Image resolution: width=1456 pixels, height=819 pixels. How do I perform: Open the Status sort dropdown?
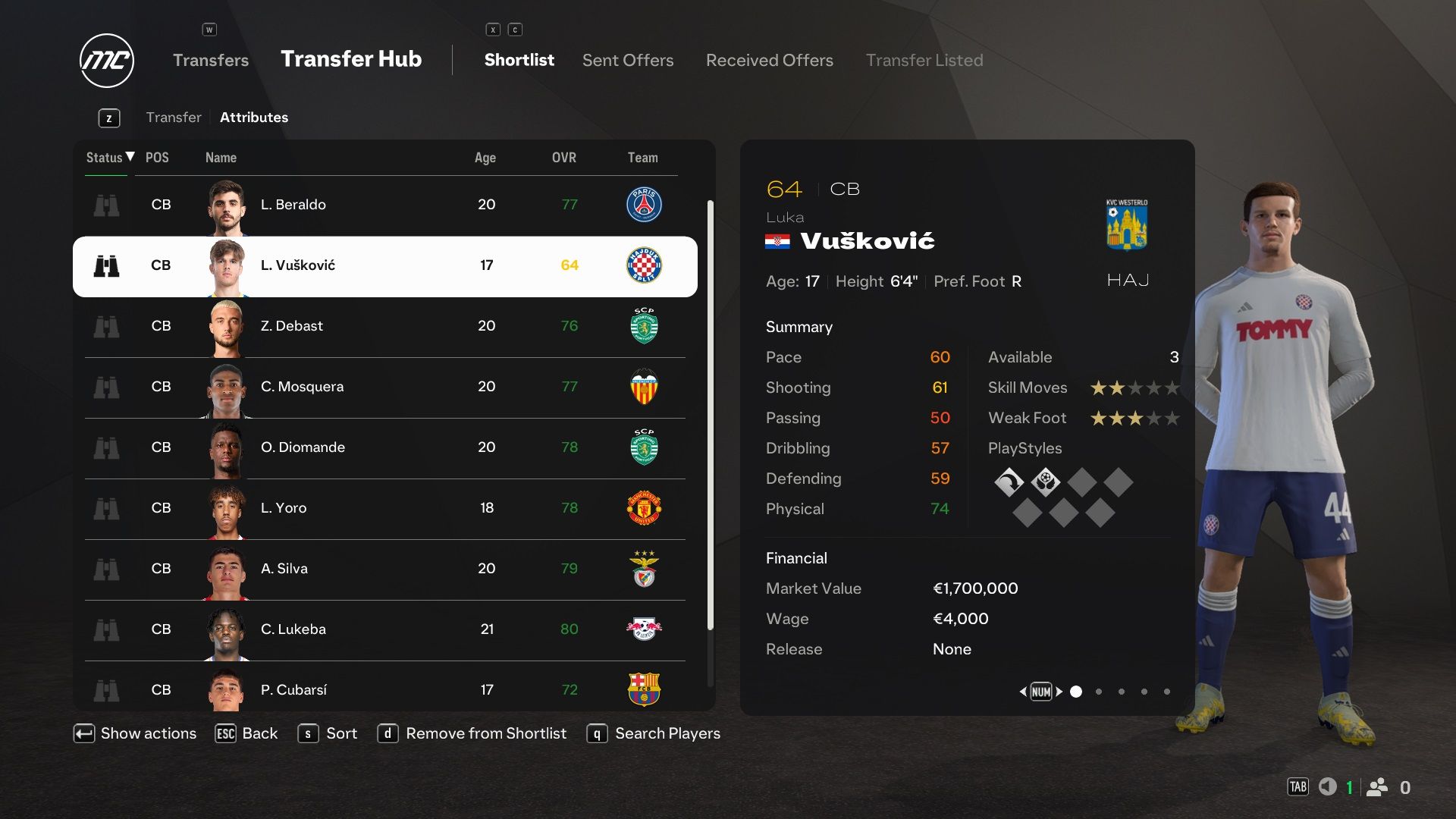106,158
